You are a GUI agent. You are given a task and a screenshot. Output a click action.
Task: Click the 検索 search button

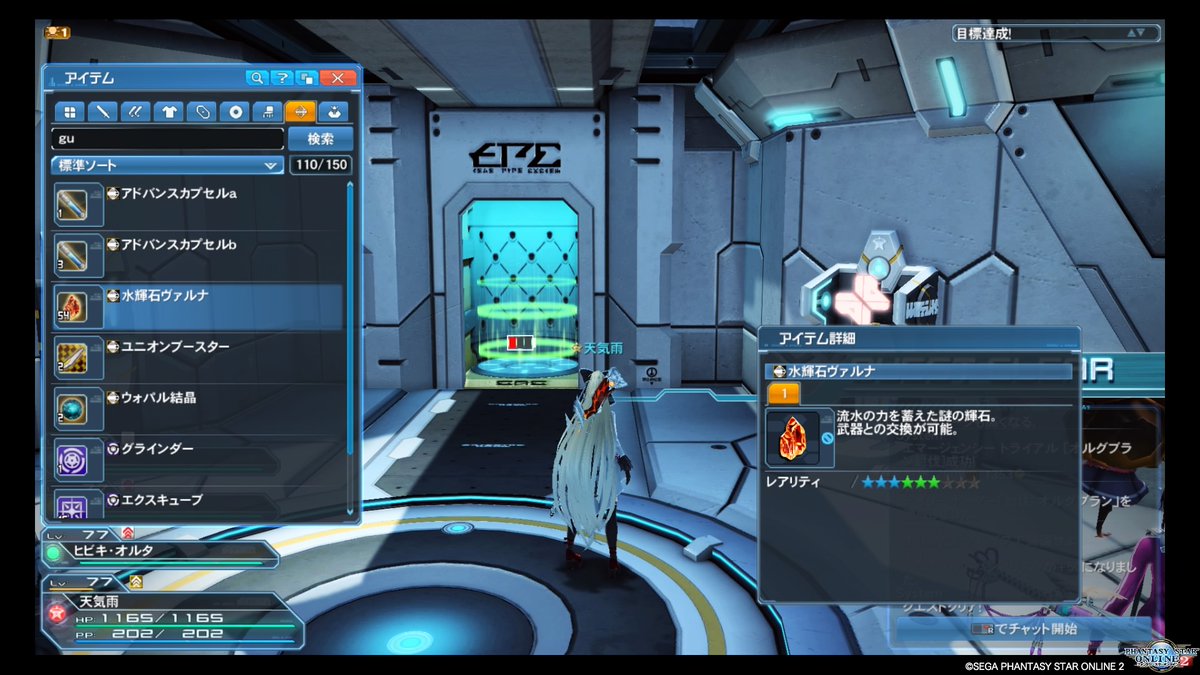point(320,138)
